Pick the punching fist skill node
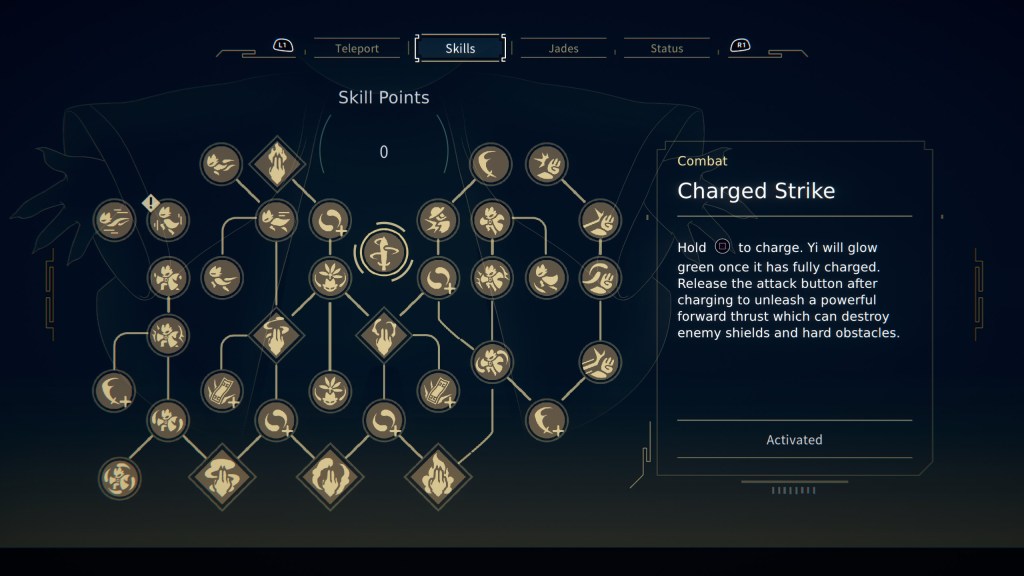1024x576 pixels. click(x=546, y=164)
